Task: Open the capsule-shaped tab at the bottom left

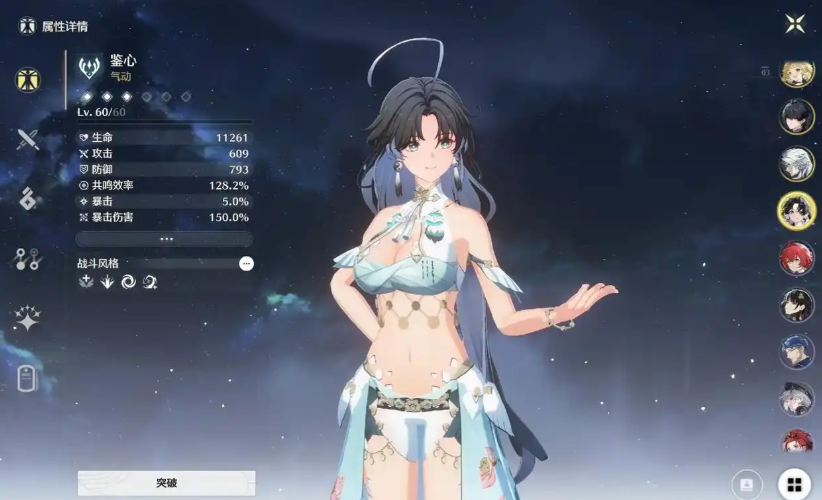Action: [27, 378]
